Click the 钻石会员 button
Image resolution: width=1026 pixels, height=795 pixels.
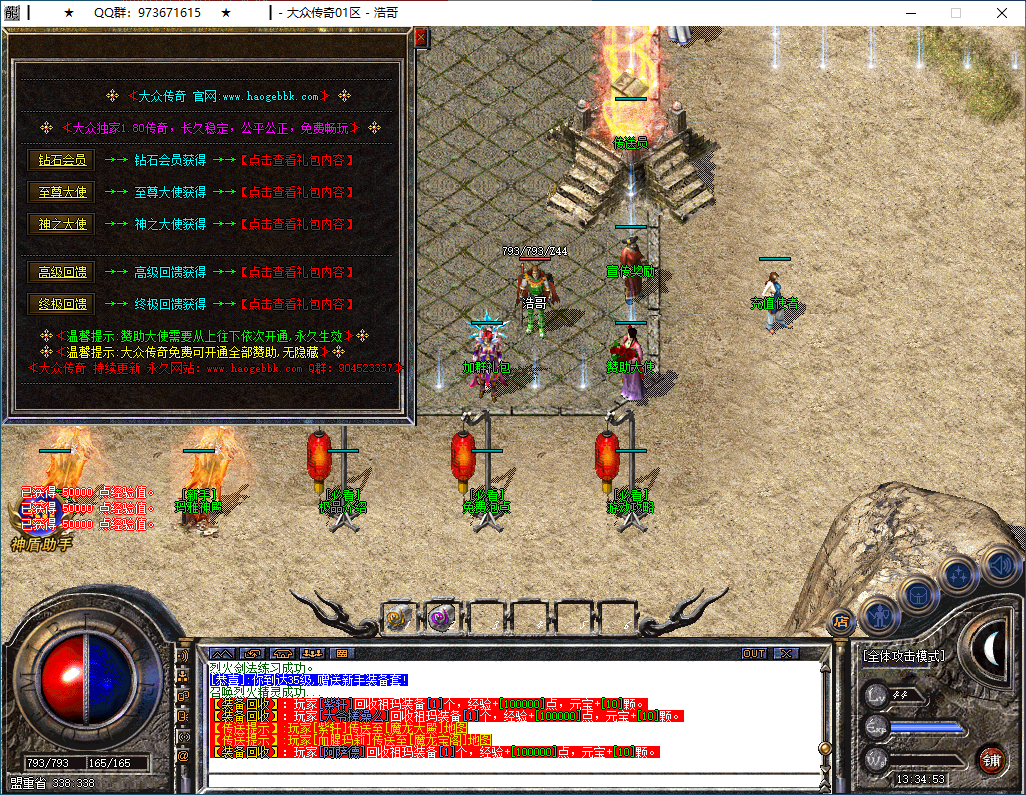click(x=62, y=160)
